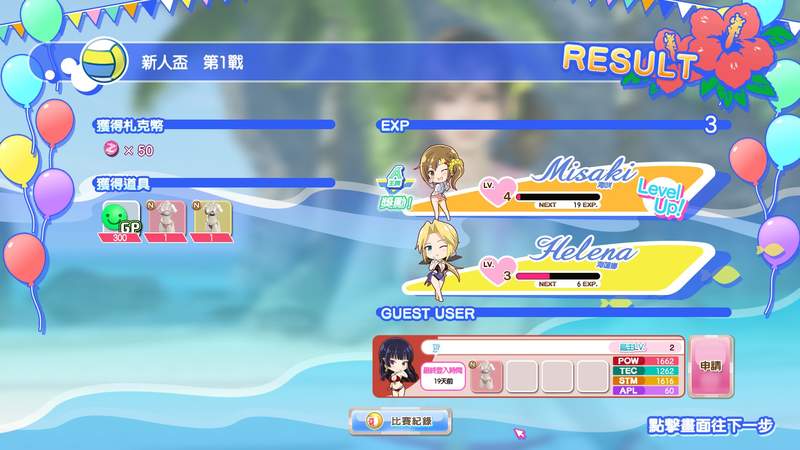Check the guest user's equipped swimsuit slot

(487, 375)
